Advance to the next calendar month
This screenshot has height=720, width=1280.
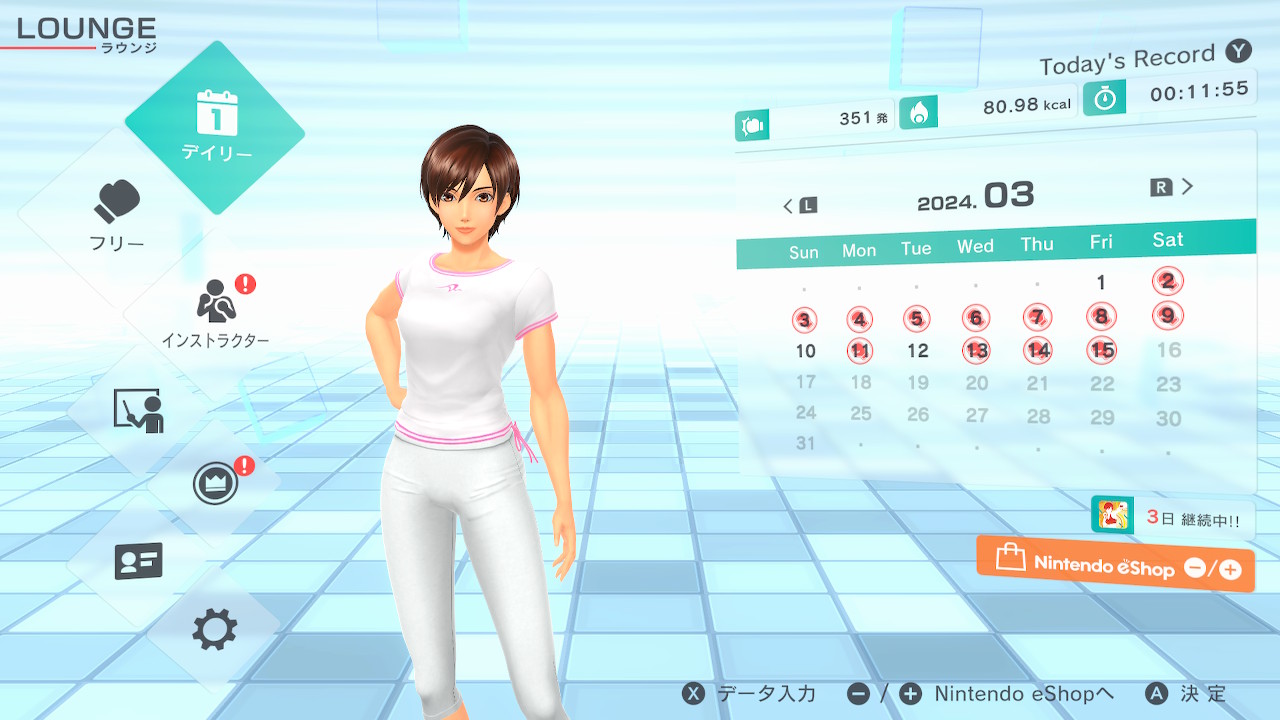coord(1173,187)
